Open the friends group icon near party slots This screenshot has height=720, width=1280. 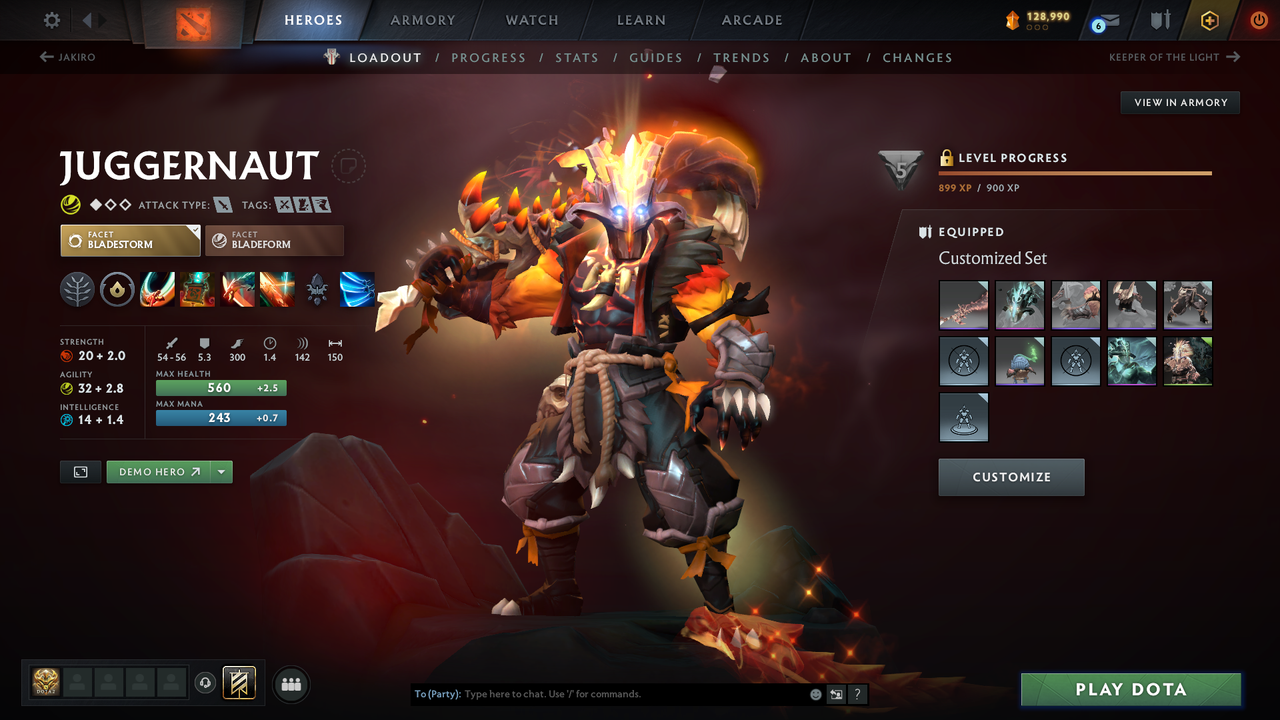pos(290,683)
